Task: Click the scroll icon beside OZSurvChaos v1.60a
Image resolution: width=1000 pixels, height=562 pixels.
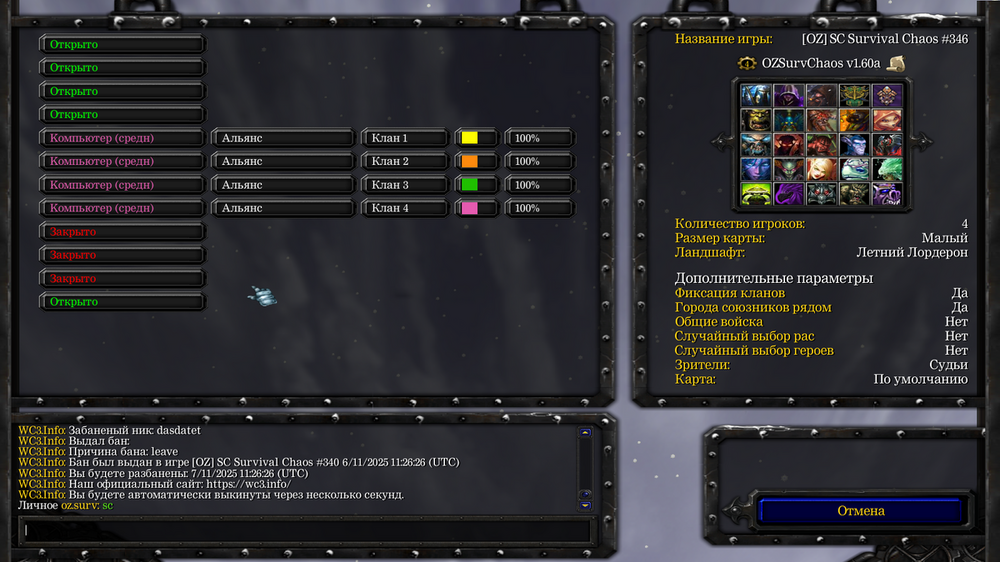Action: (x=896, y=63)
